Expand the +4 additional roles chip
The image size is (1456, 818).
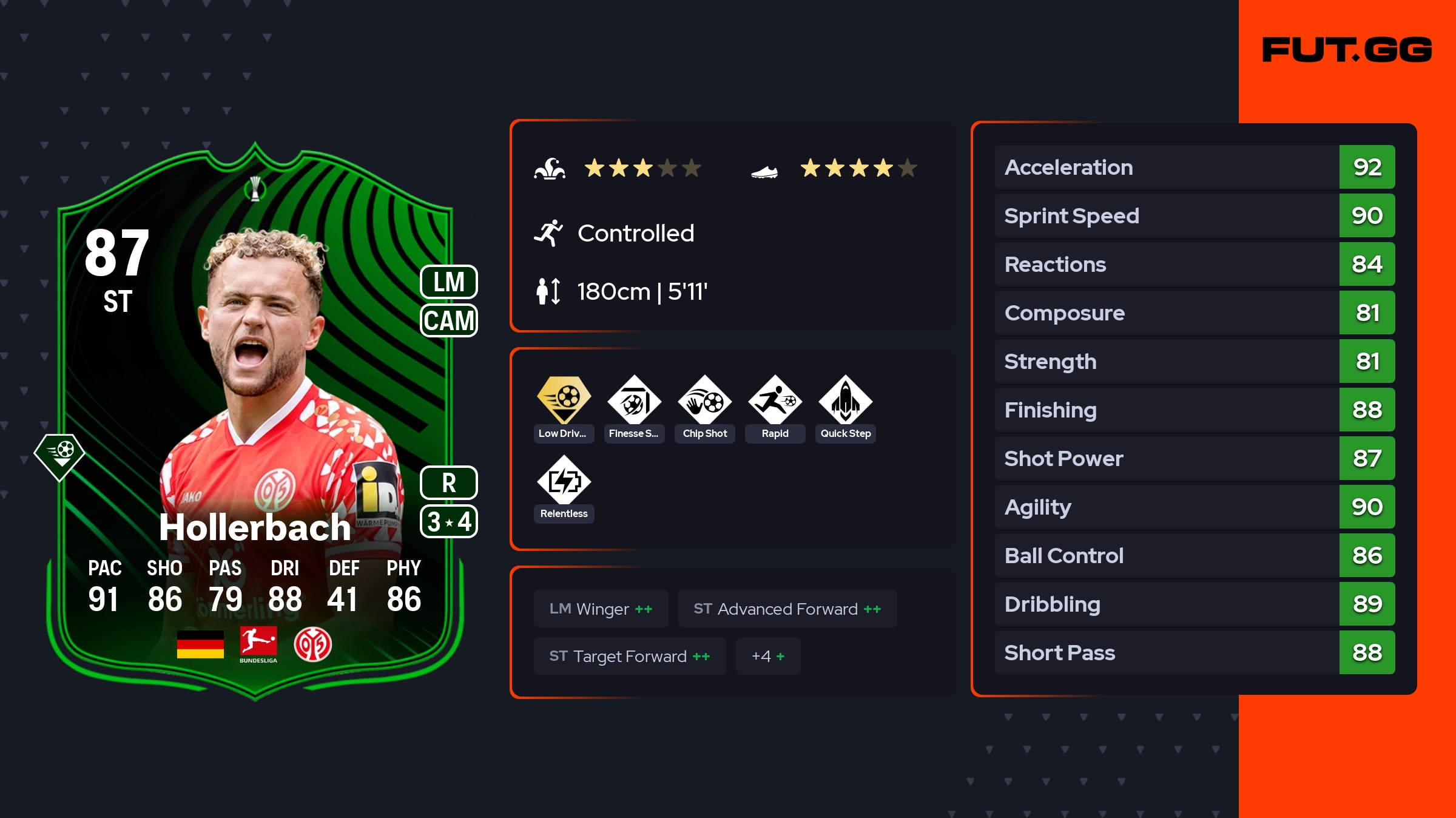point(767,656)
